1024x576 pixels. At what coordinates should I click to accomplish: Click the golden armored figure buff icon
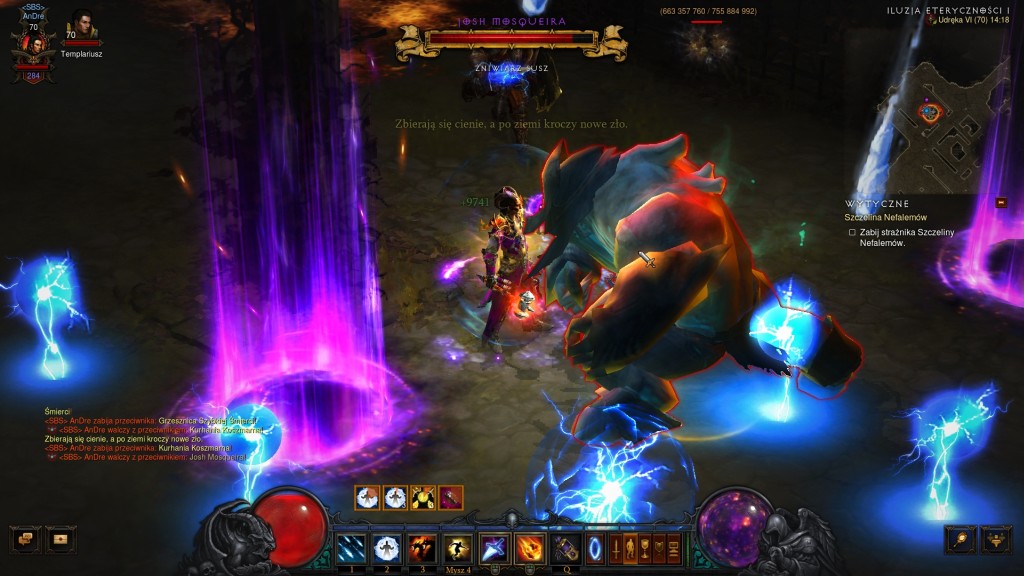pos(423,497)
